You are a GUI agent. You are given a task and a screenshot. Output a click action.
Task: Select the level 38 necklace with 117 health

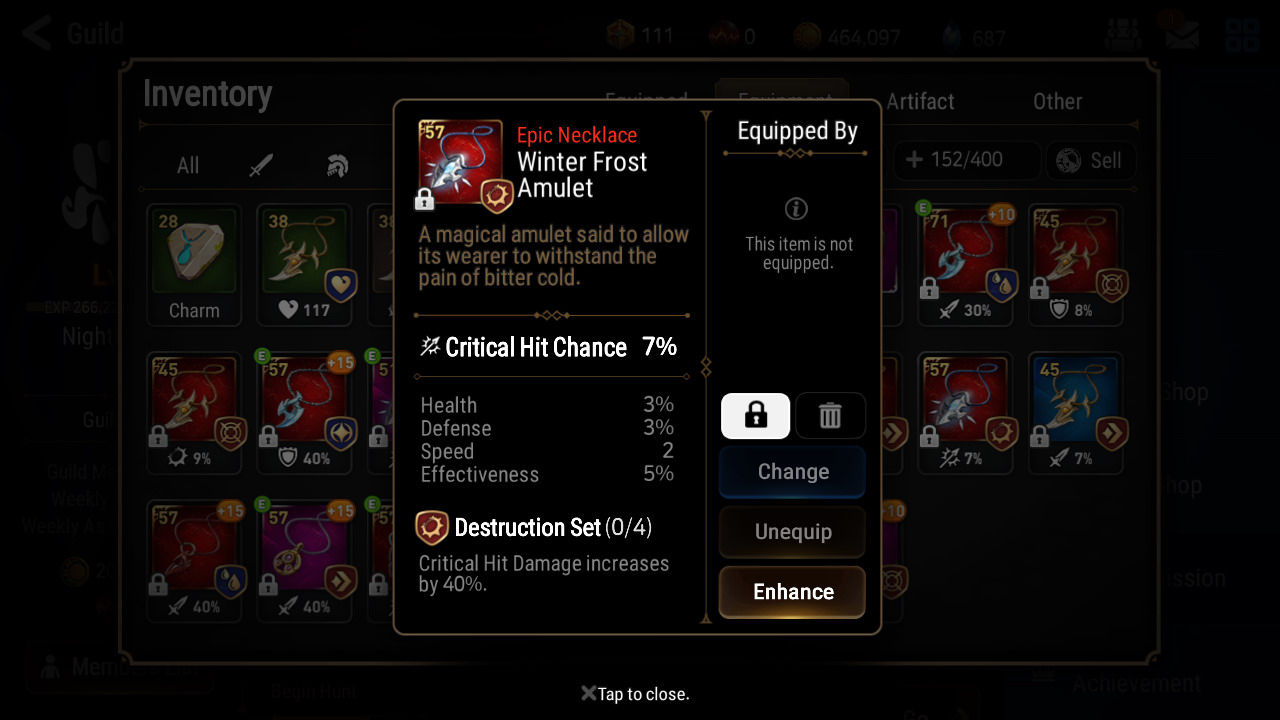pyautogui.click(x=304, y=265)
